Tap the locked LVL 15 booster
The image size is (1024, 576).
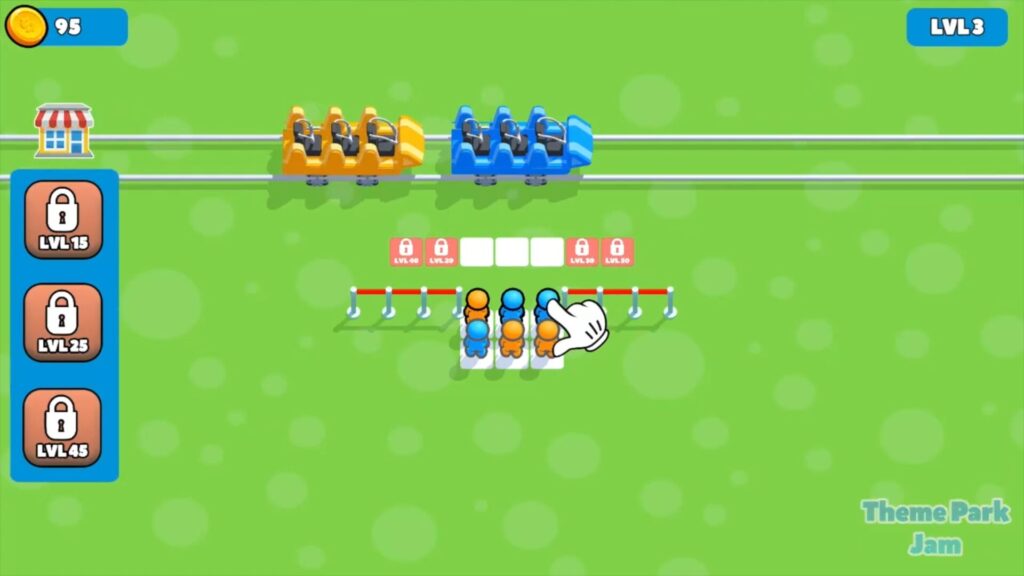pos(63,219)
